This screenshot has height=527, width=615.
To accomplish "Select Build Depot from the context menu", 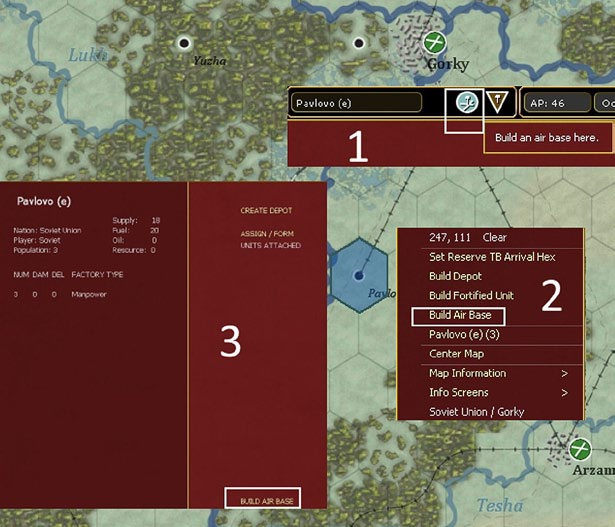I will (x=455, y=276).
